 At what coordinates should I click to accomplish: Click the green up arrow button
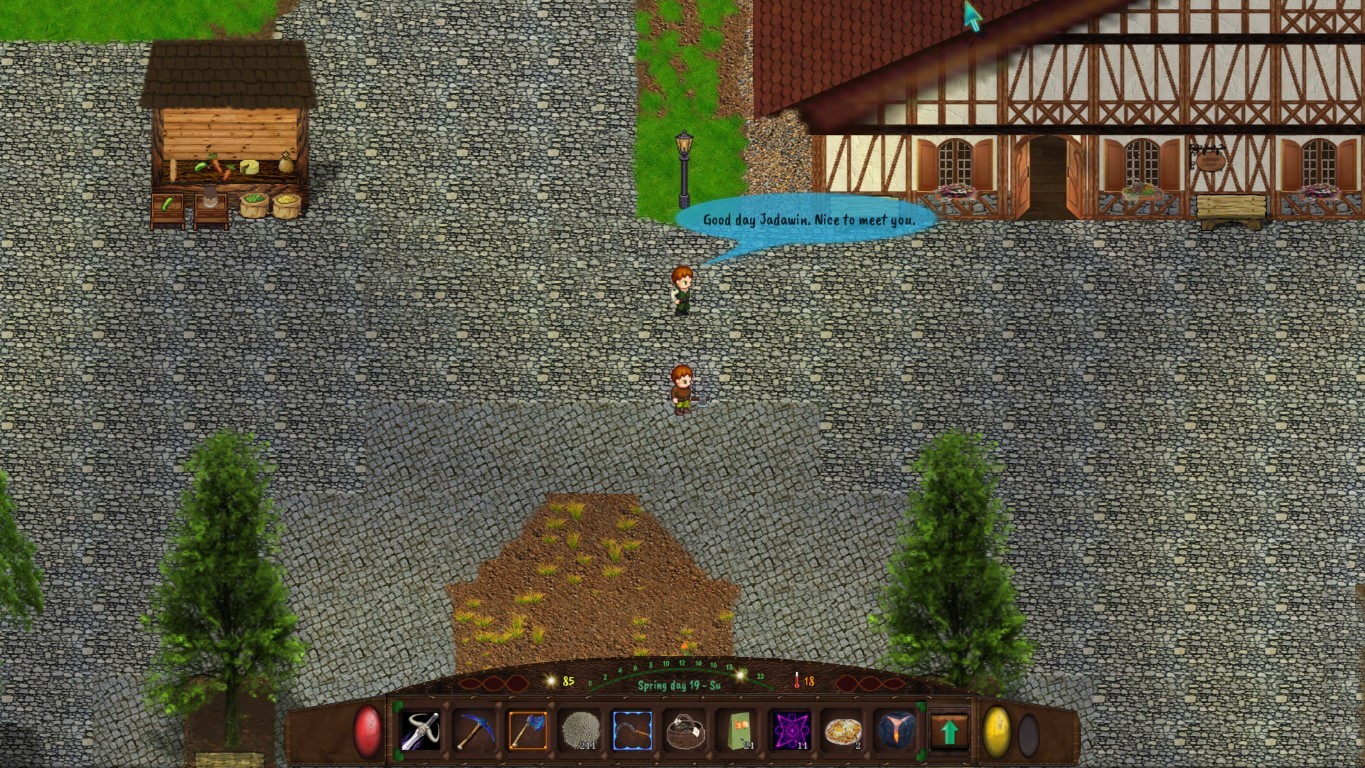click(949, 732)
